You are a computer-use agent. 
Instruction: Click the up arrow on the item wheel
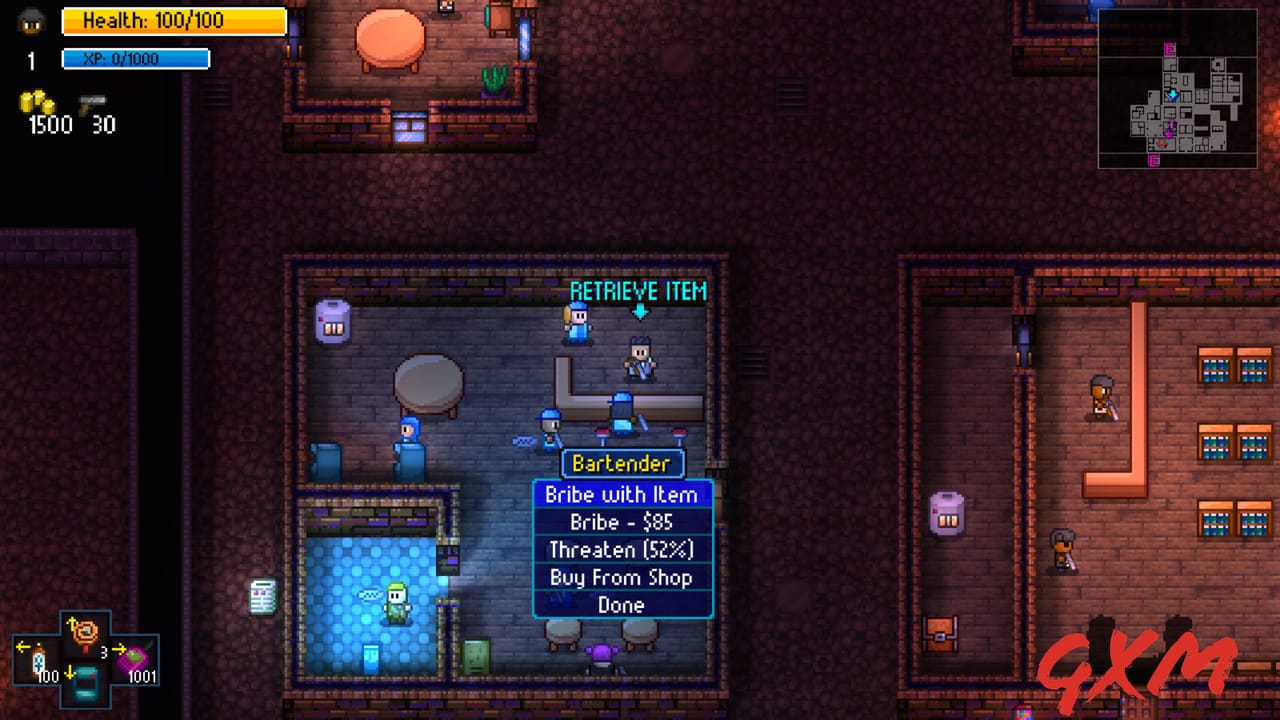(72, 622)
